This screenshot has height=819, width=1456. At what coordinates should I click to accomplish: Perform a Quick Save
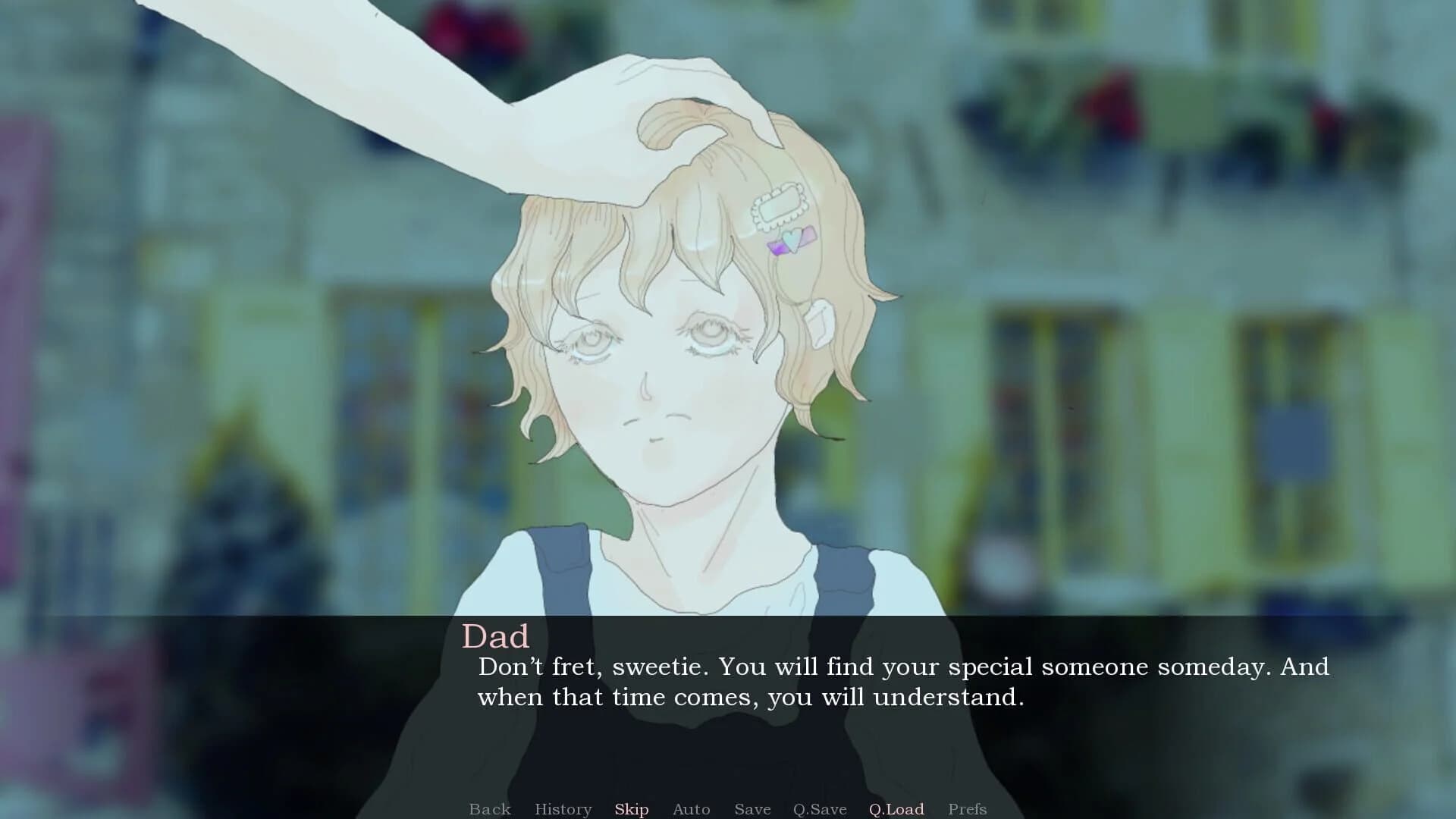pyautogui.click(x=819, y=809)
